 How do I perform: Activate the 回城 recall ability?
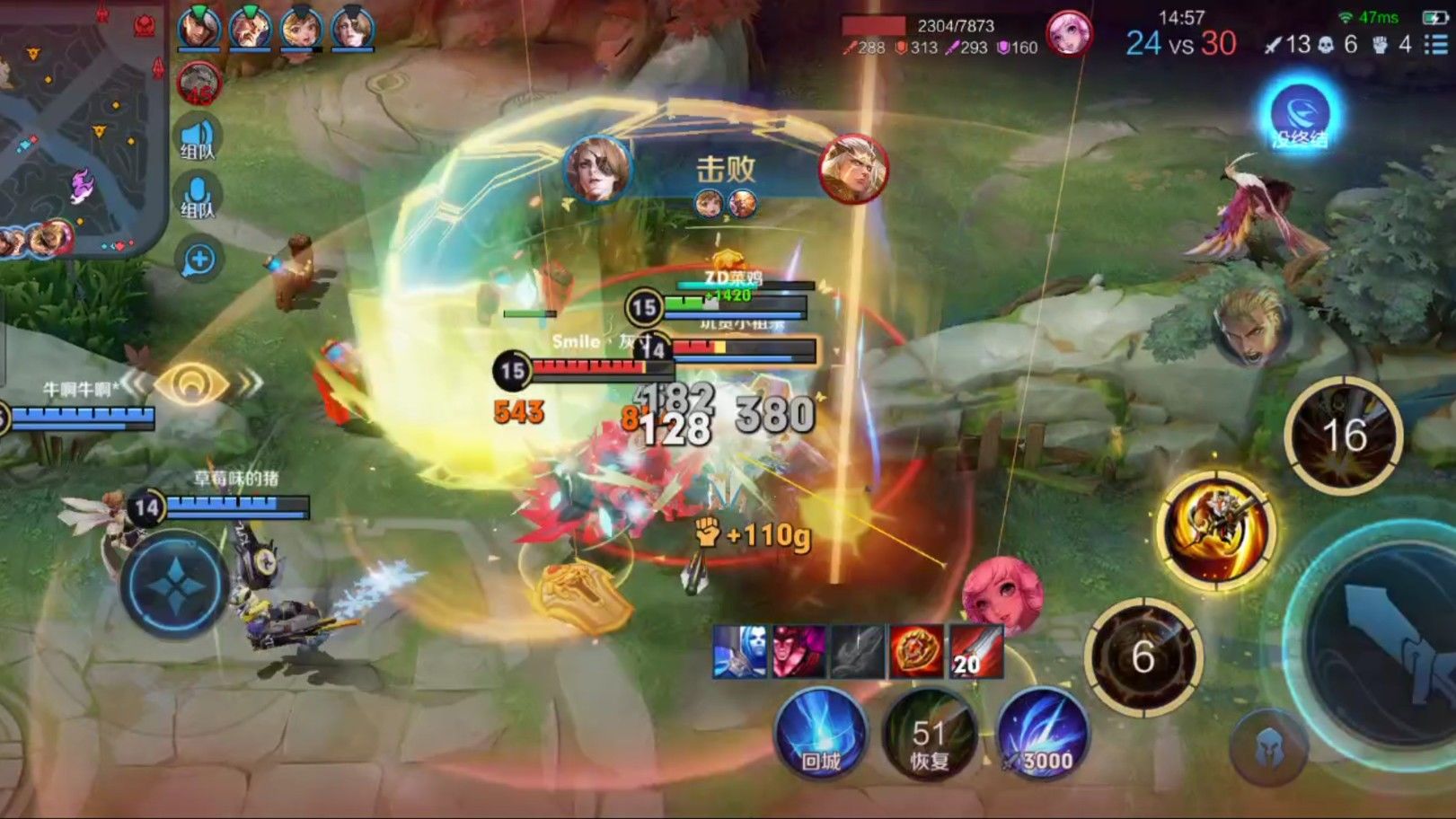coord(821,734)
